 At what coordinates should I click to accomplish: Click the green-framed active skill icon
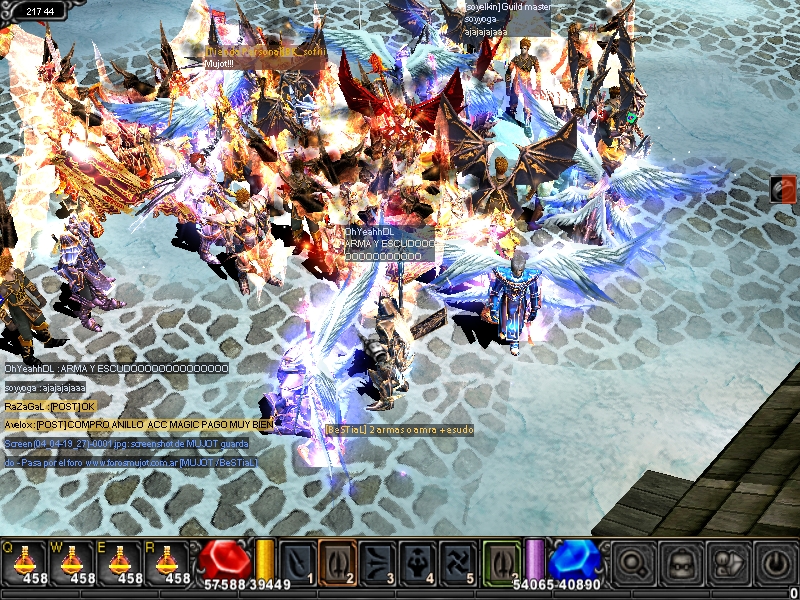click(x=502, y=561)
